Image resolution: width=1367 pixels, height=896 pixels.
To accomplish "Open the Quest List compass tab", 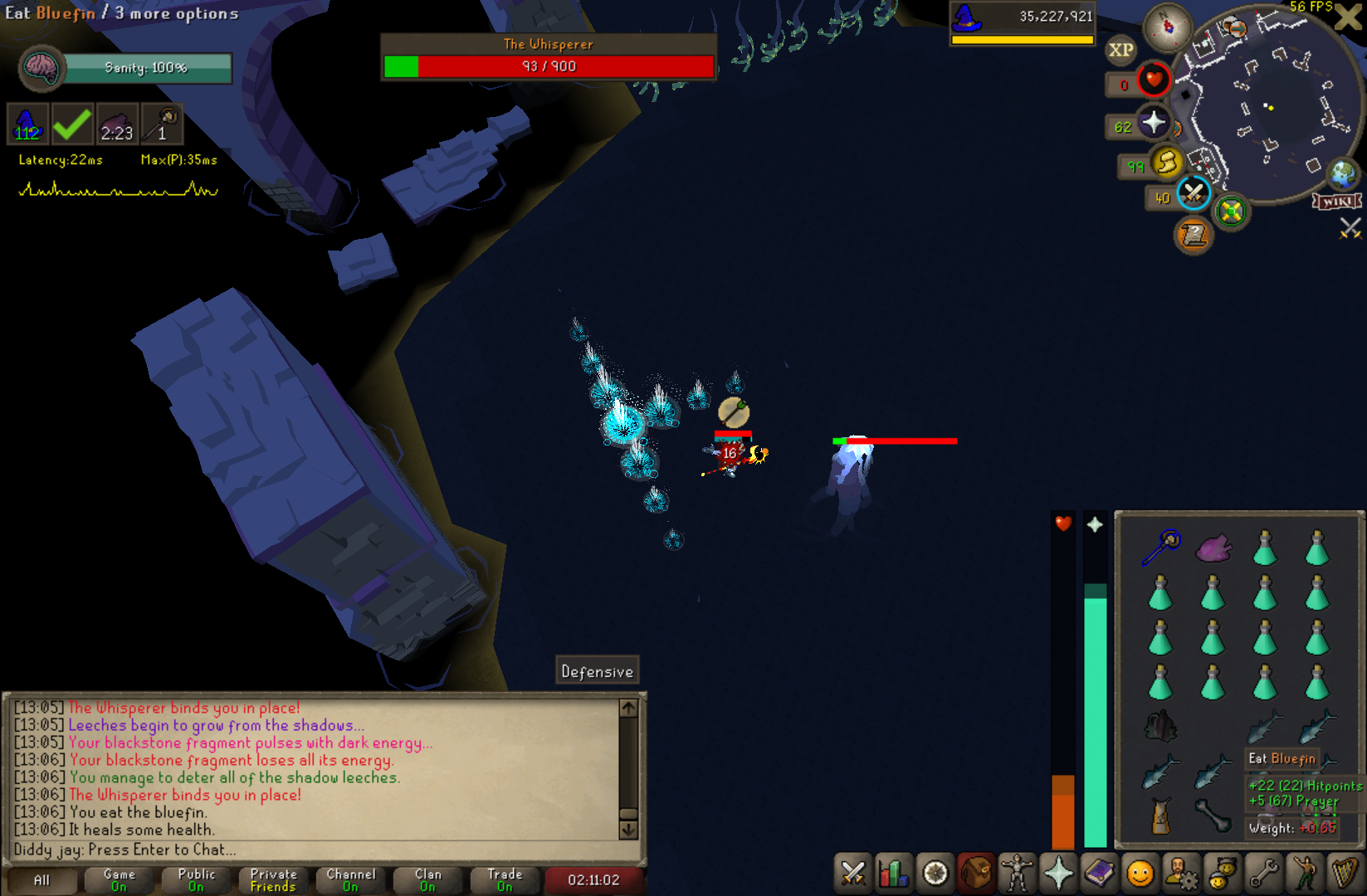I will tap(935, 873).
